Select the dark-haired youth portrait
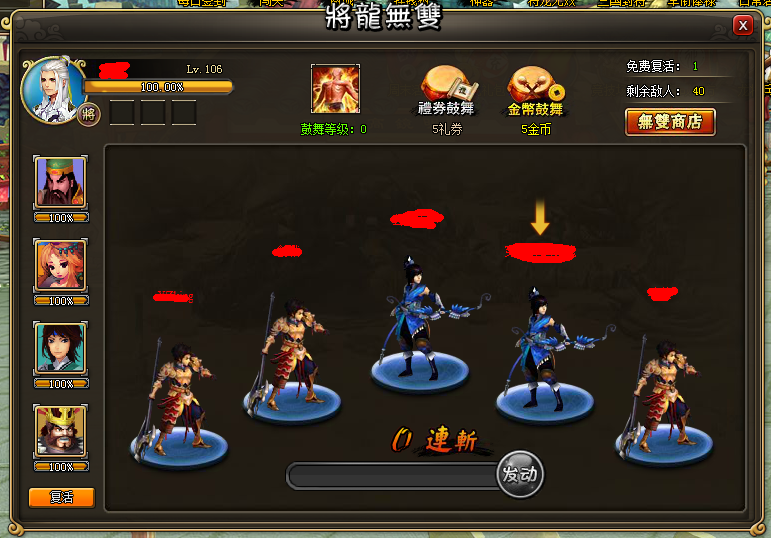Viewport: 771px width, 538px height. pos(60,348)
